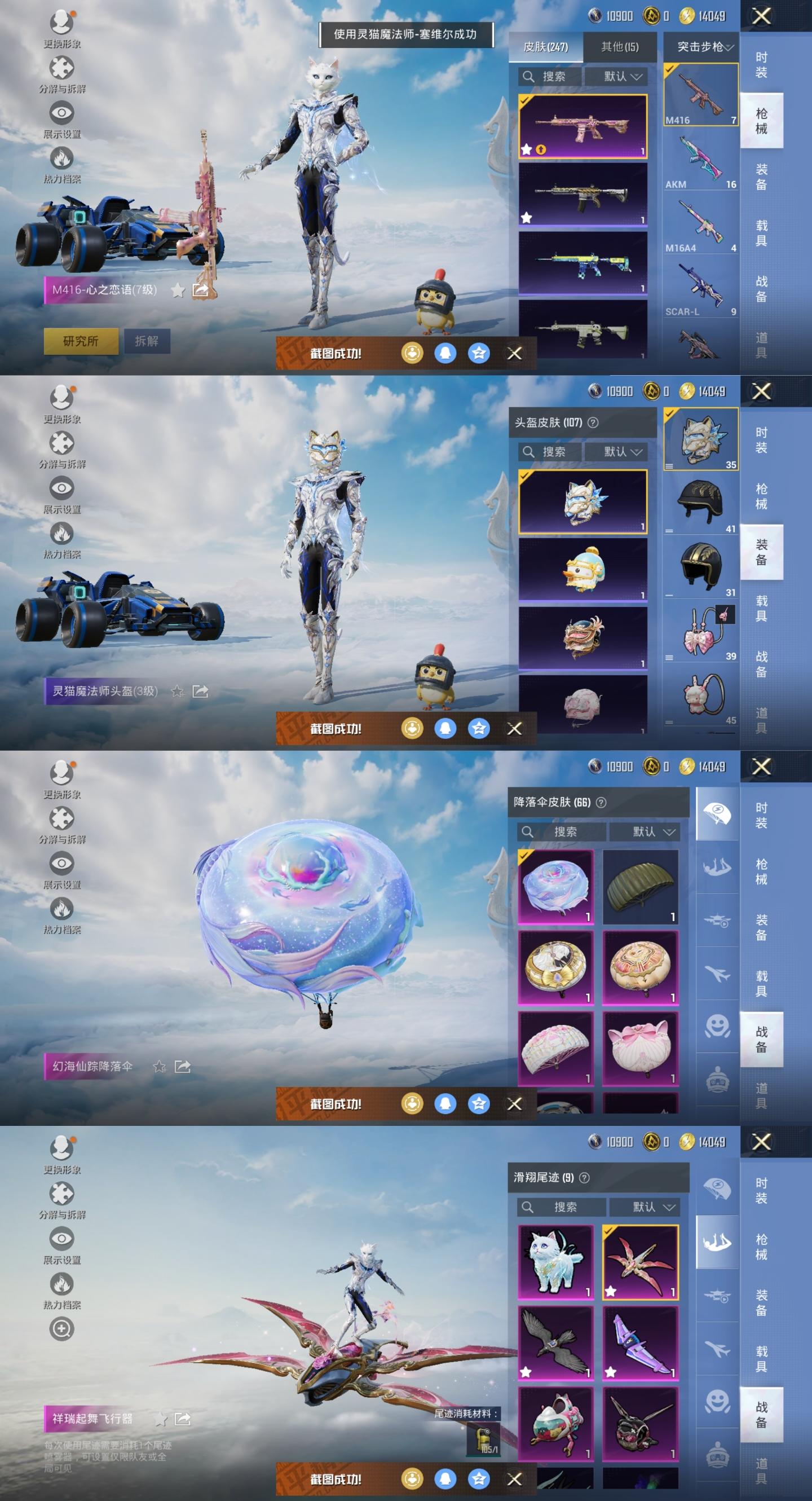
Task: Open the 研究所 research lab button
Action: 81,341
